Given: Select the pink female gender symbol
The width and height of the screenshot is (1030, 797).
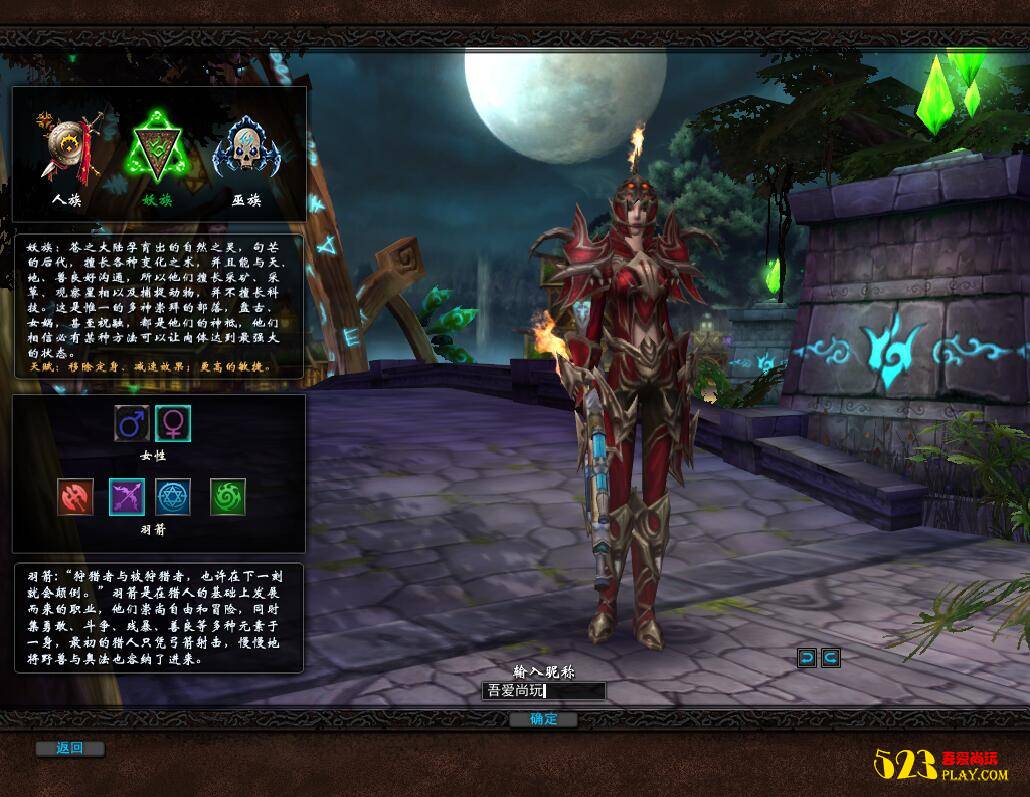Looking at the screenshot, I should click(x=173, y=424).
